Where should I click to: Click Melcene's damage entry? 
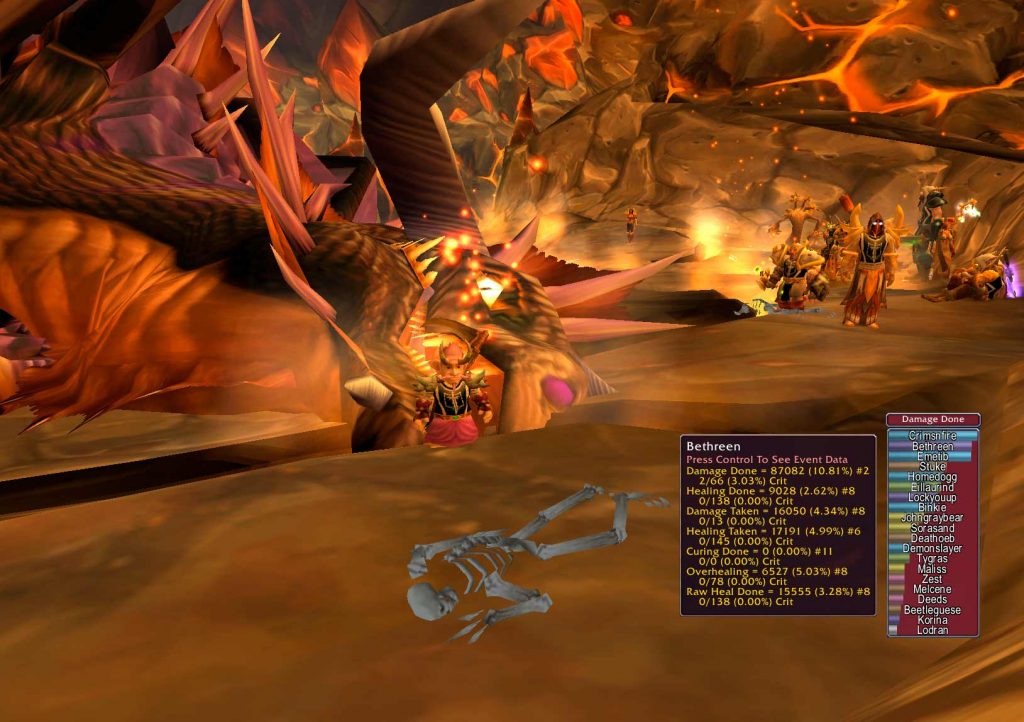(x=932, y=589)
